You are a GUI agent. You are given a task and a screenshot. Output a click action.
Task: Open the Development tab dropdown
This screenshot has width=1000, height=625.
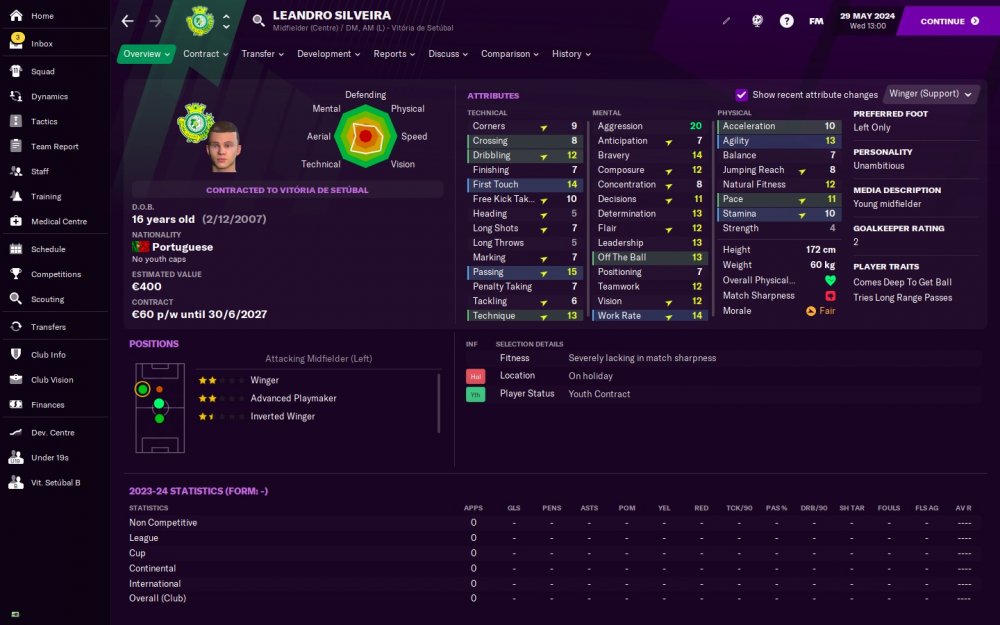point(329,54)
